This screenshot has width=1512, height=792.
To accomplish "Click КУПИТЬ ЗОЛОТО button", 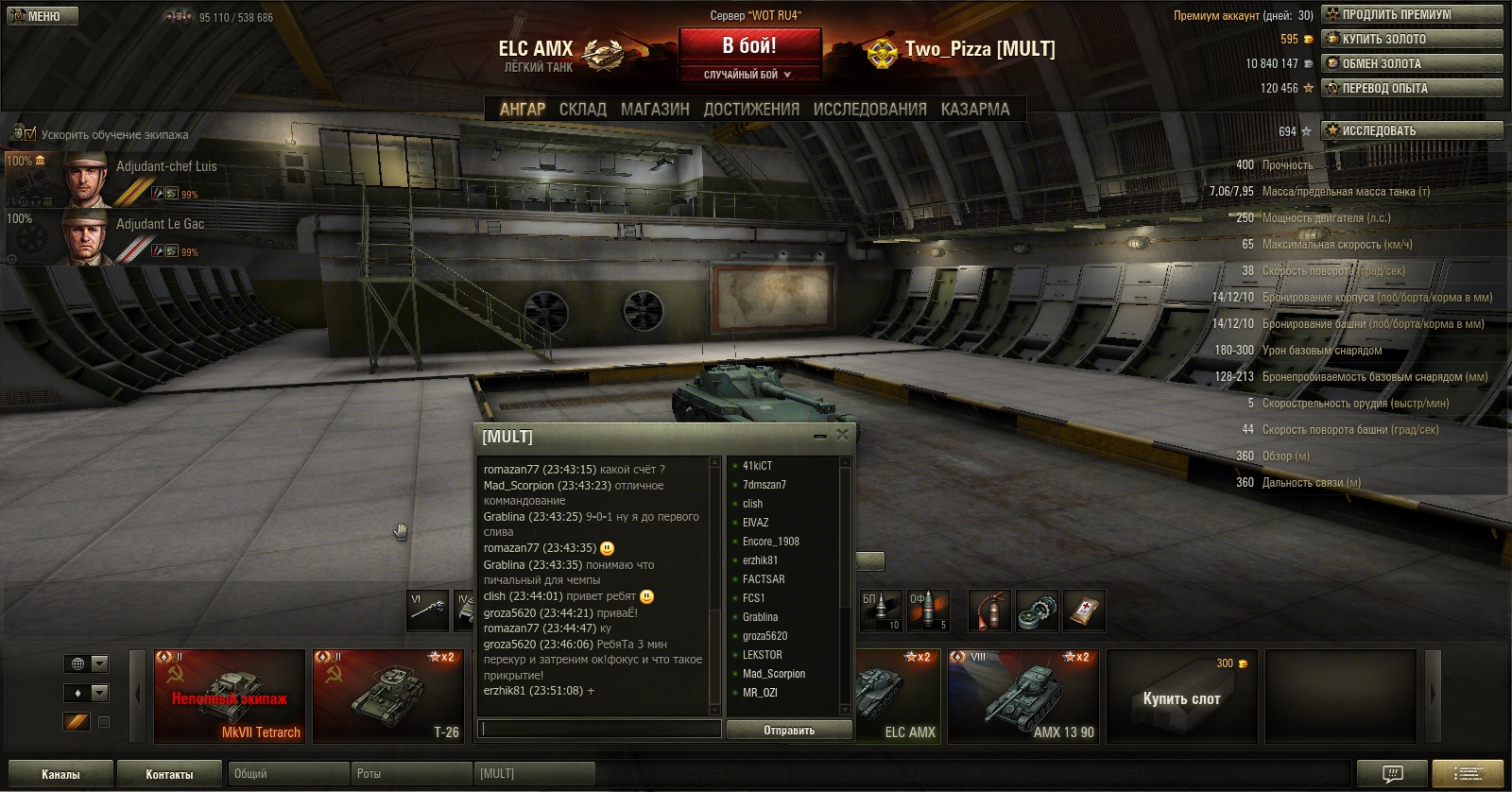I will click(x=1412, y=39).
